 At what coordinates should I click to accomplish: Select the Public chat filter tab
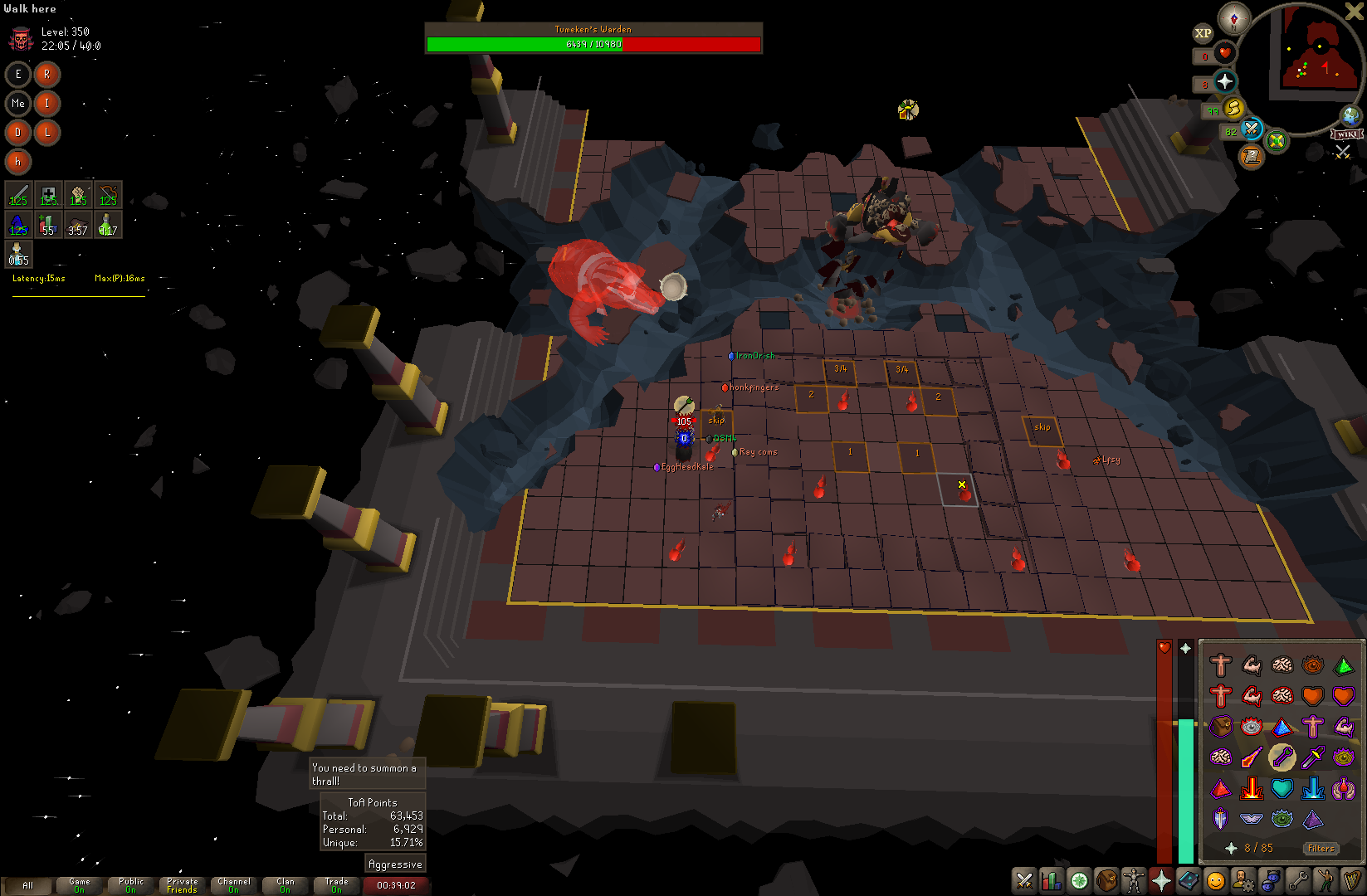point(131,885)
